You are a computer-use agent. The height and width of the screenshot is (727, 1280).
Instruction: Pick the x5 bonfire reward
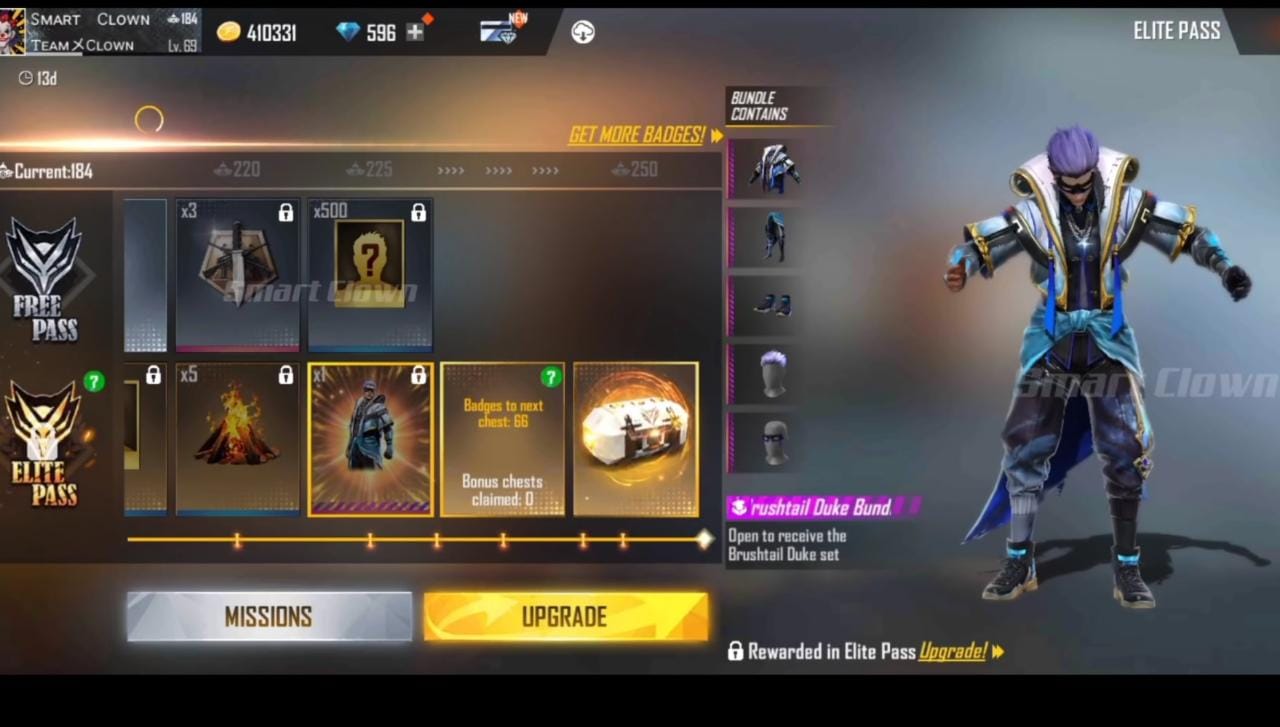(237, 440)
